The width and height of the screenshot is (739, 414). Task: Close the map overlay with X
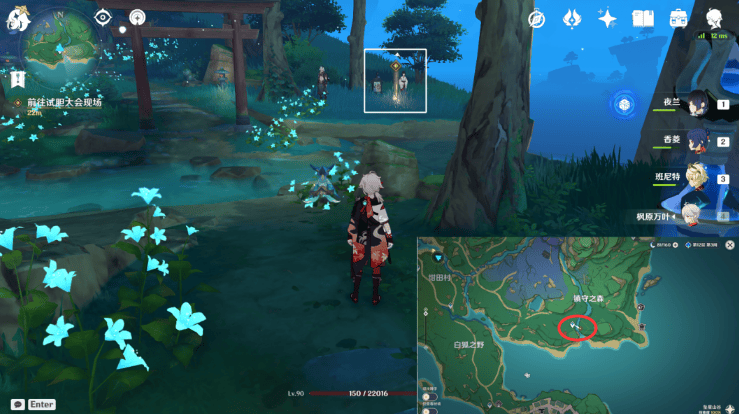pos(731,244)
